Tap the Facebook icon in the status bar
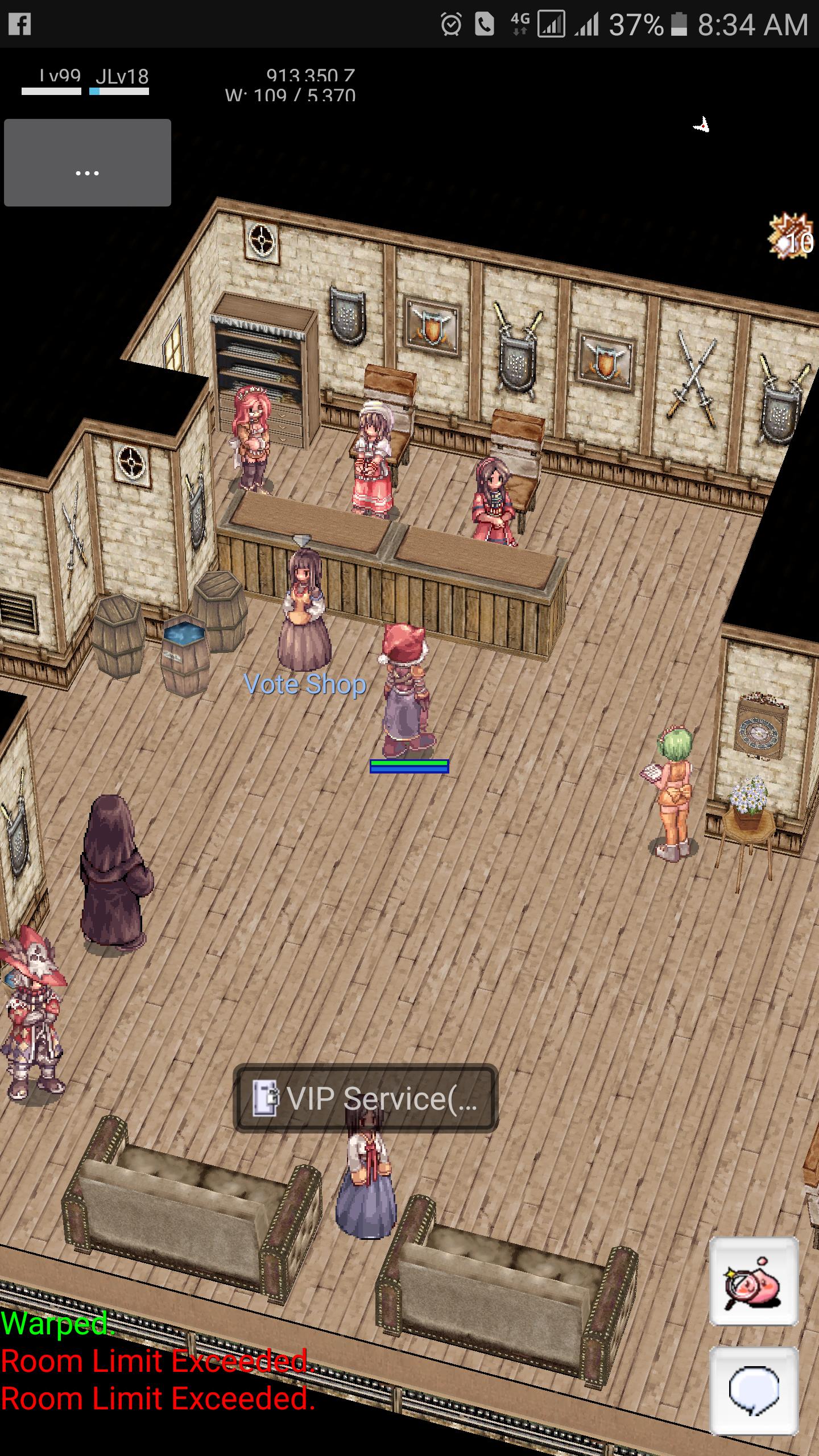The width and height of the screenshot is (819, 1456). [x=20, y=23]
